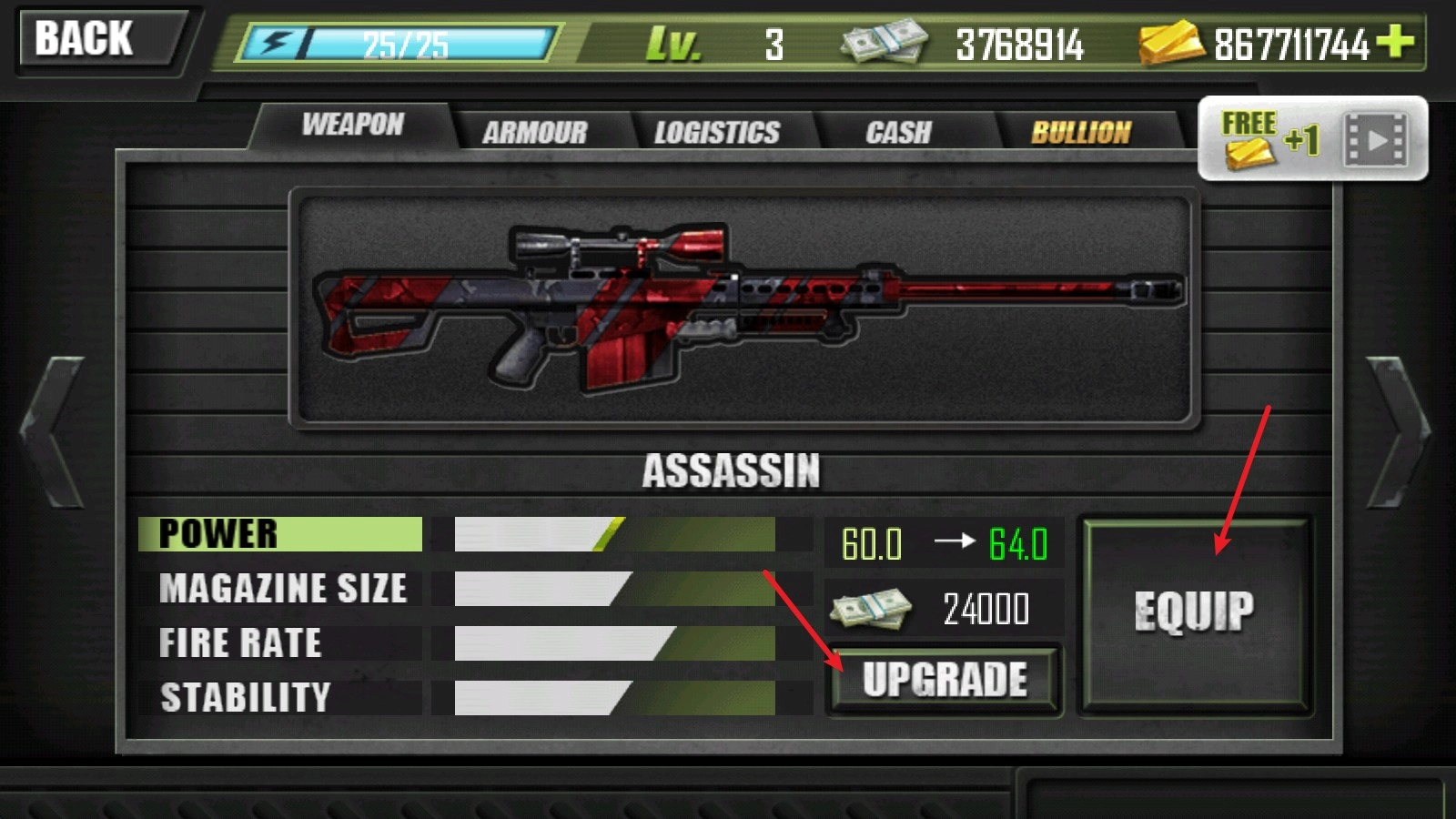Show the previous weapon with left arrow

tap(56, 432)
